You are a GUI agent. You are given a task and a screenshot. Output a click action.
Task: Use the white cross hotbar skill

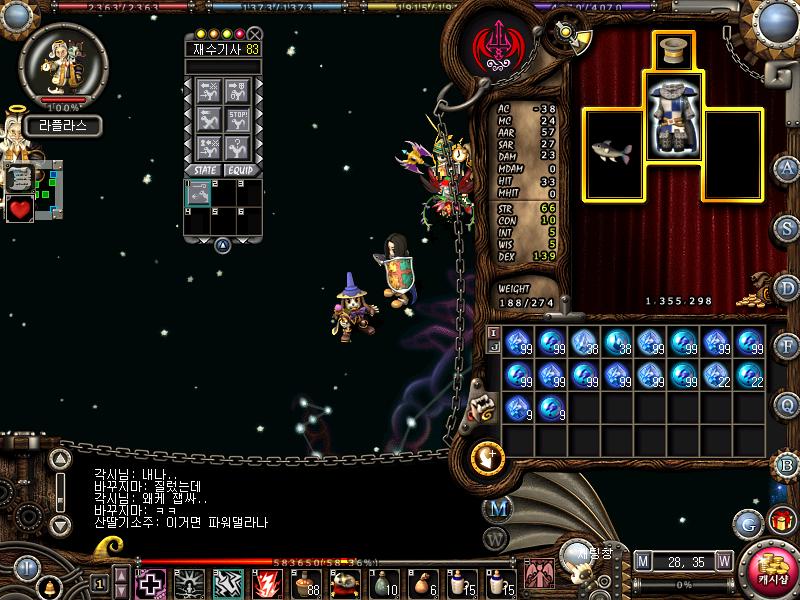[151, 582]
